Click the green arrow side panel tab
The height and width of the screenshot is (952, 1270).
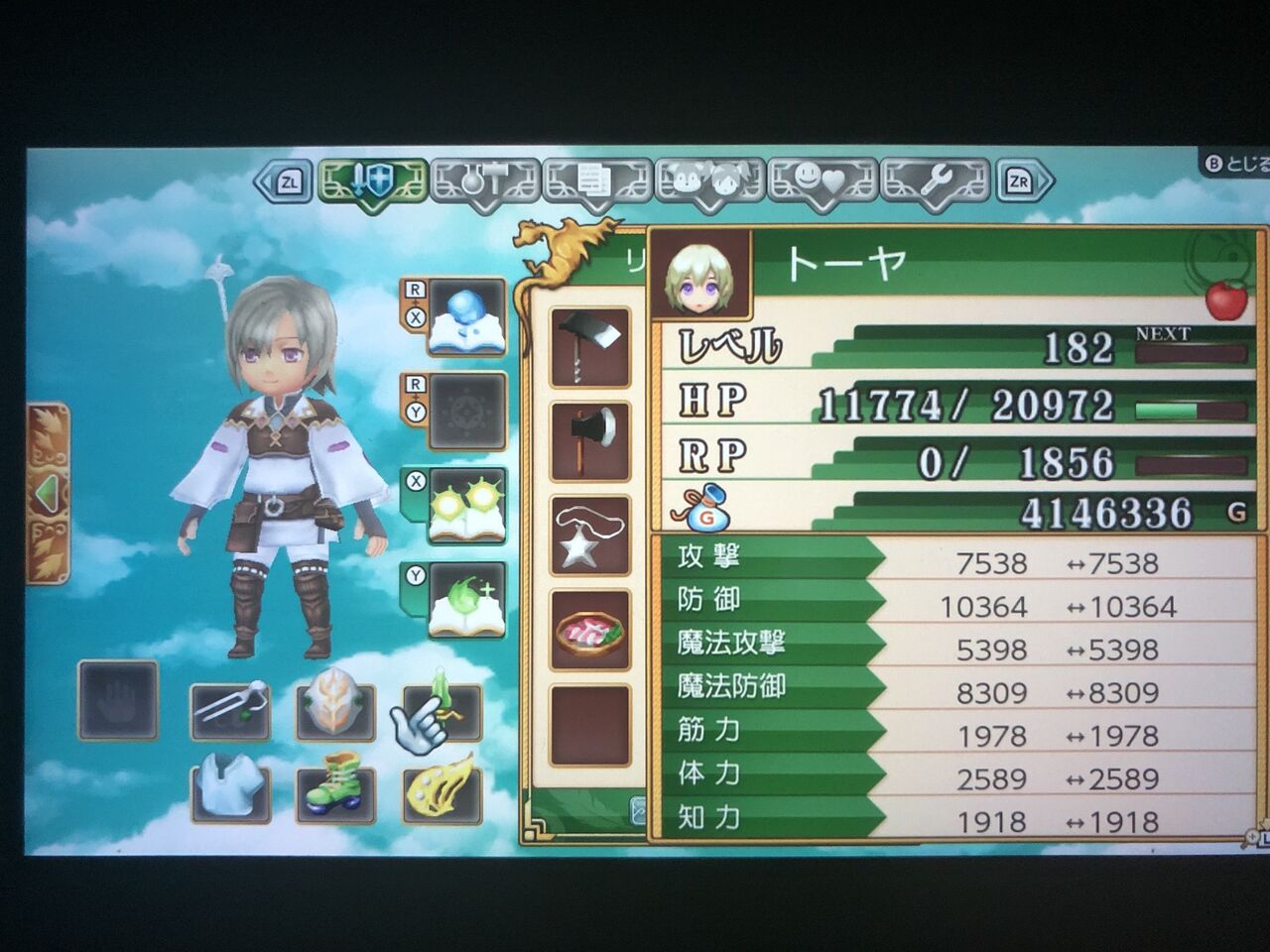pos(47,493)
